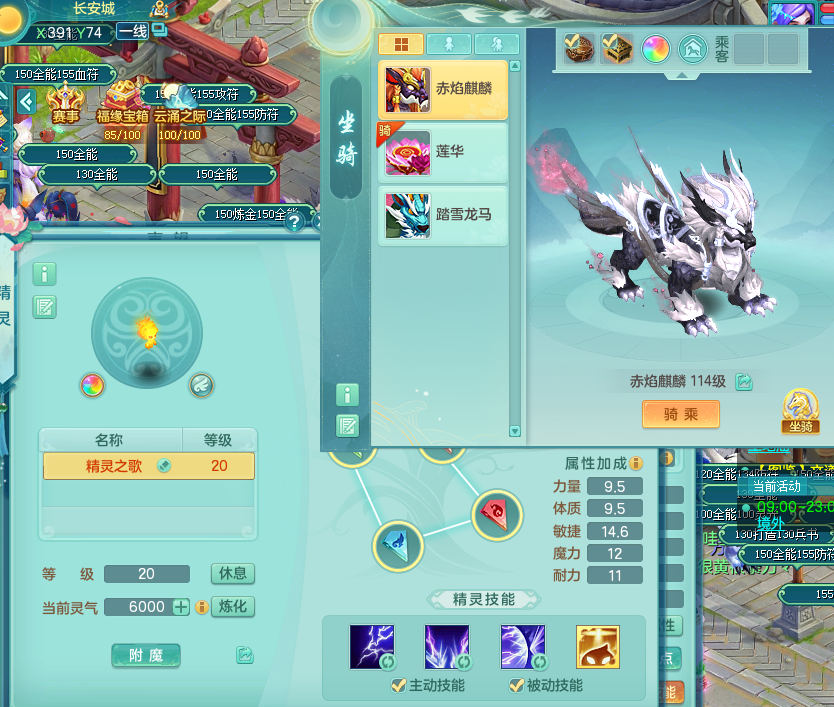Toggle the 被动技能 checkbox

[516, 686]
